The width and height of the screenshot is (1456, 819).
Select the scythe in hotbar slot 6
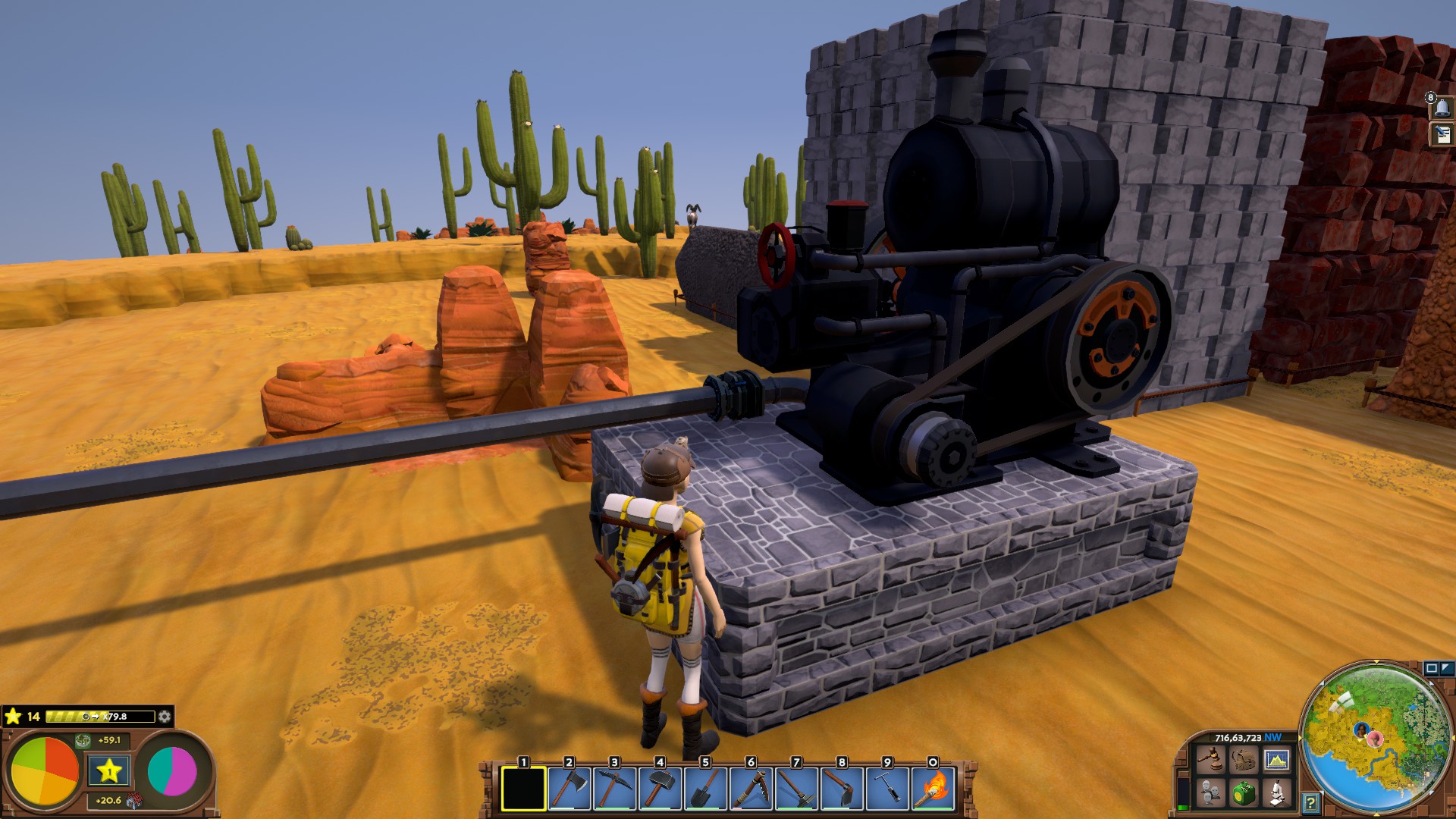click(751, 789)
